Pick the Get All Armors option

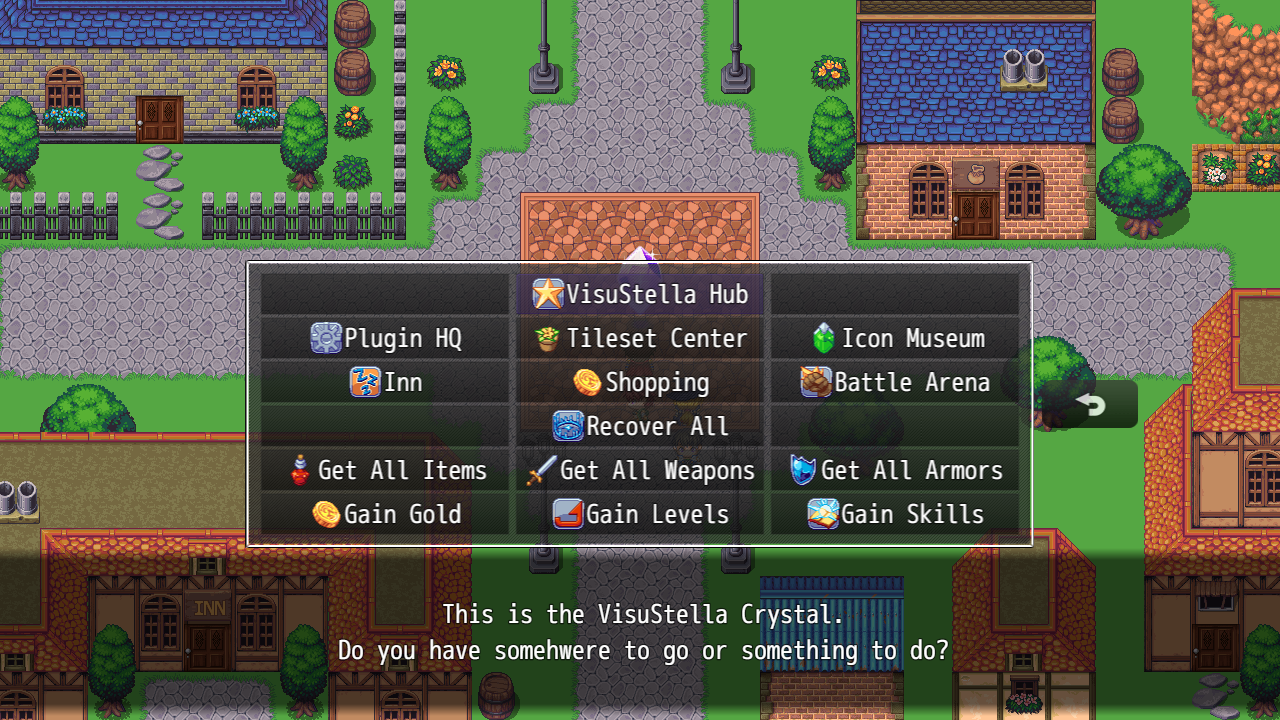click(x=896, y=470)
